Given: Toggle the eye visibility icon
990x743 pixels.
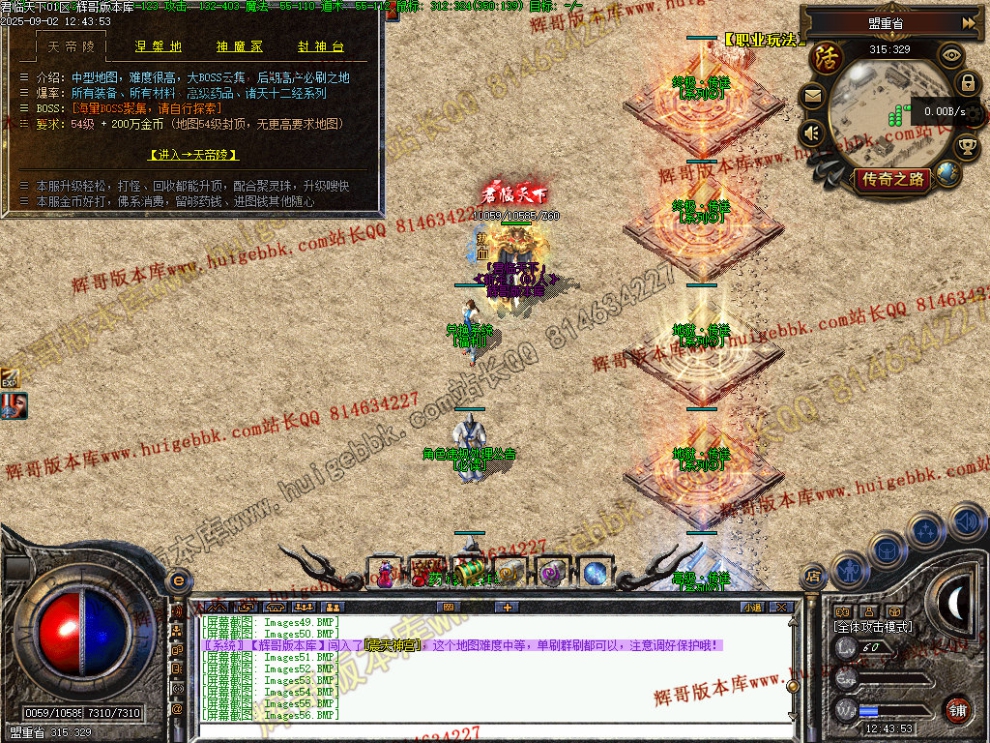Looking at the screenshot, I should (951, 56).
